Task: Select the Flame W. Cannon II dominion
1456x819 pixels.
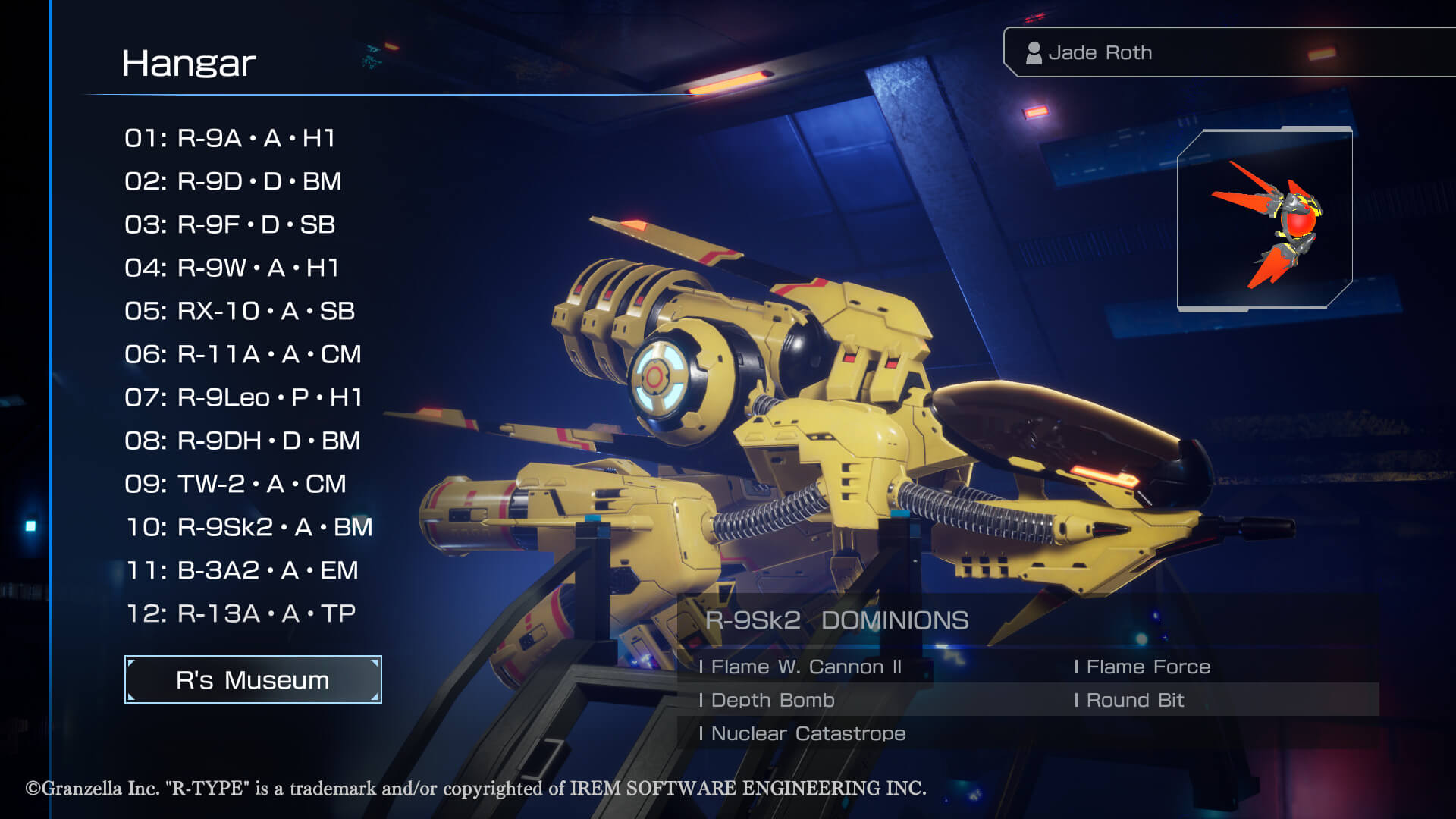Action: coord(802,667)
